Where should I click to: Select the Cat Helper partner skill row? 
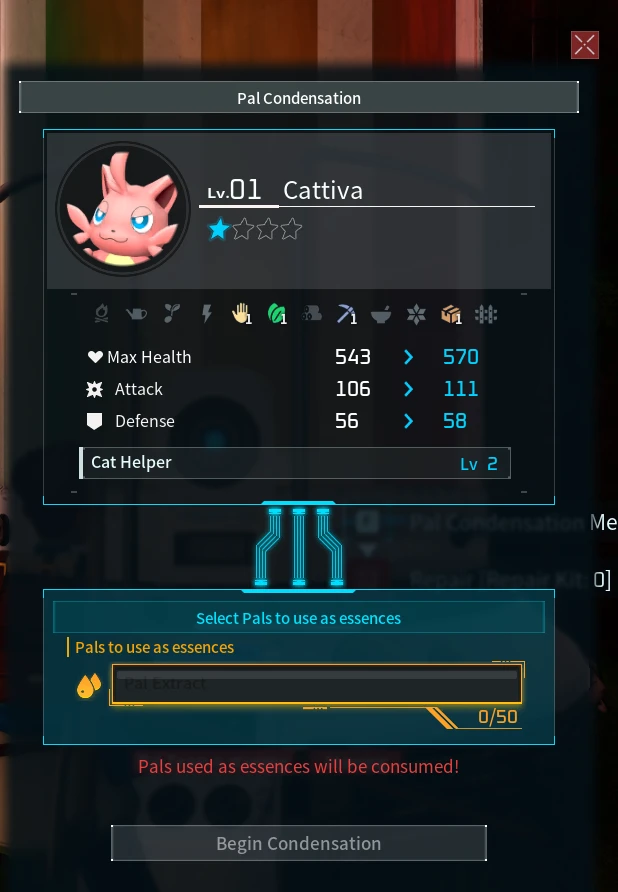pyautogui.click(x=295, y=463)
